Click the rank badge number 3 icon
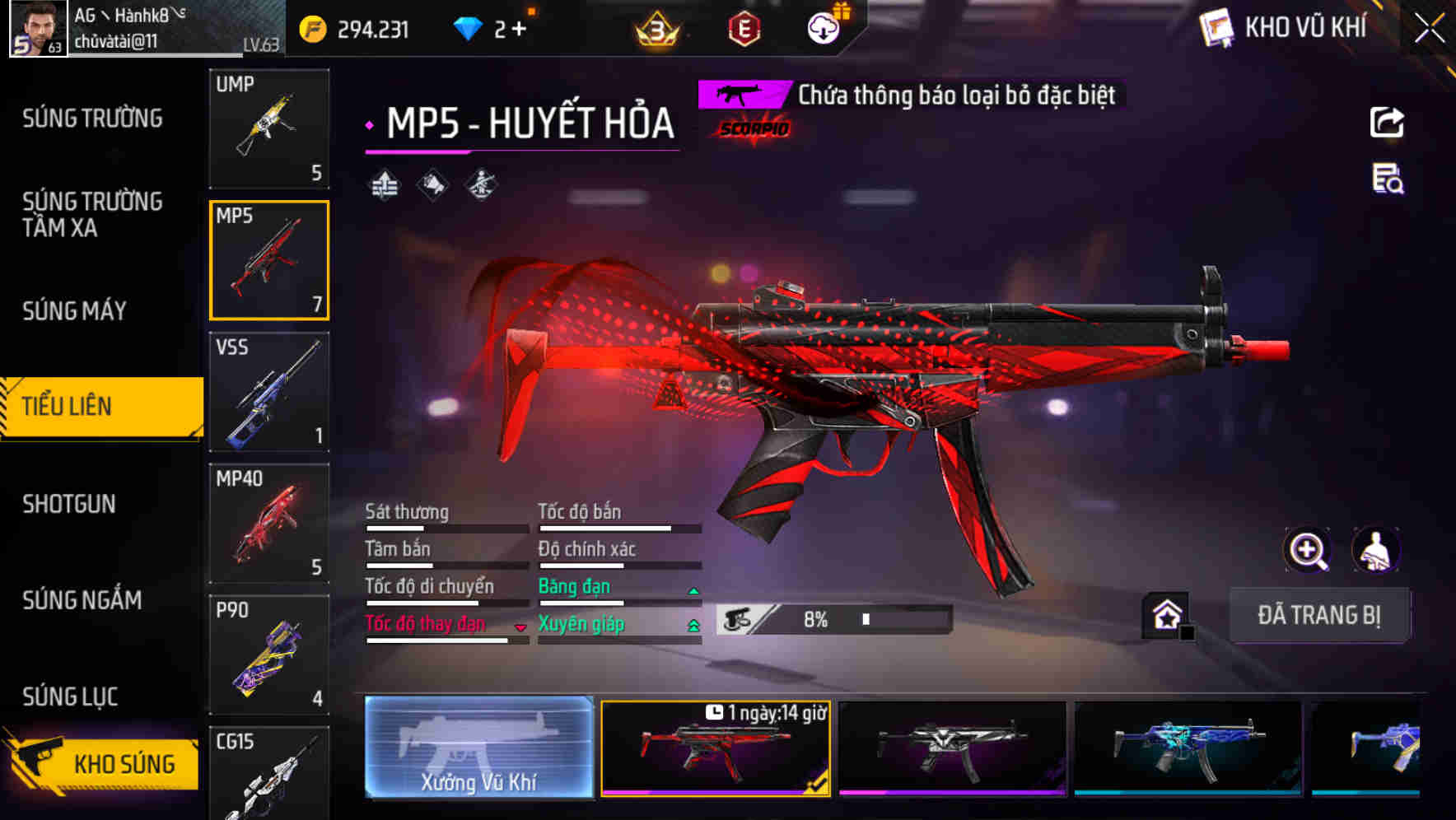 pyautogui.click(x=657, y=29)
